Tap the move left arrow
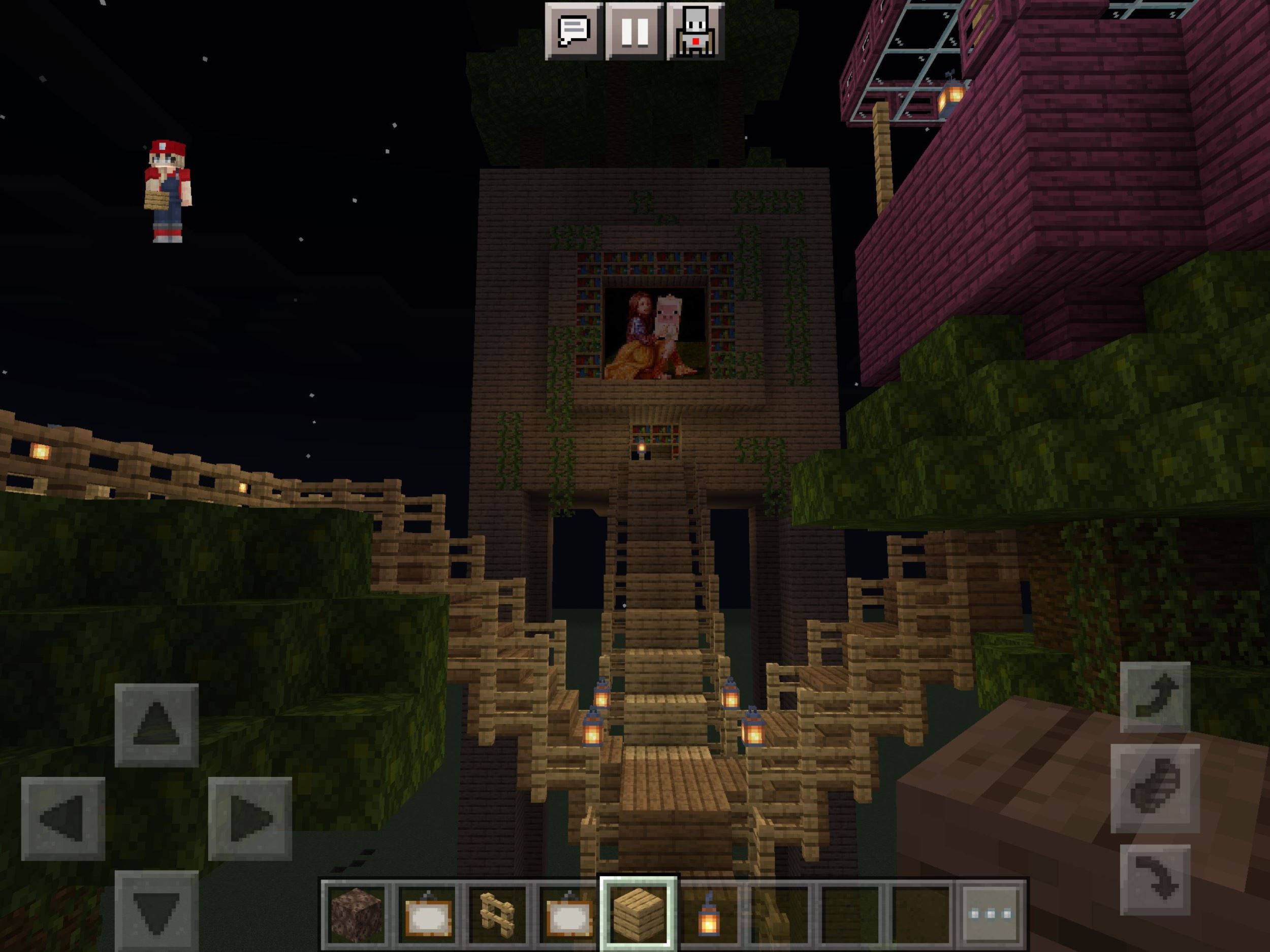 coord(63,818)
